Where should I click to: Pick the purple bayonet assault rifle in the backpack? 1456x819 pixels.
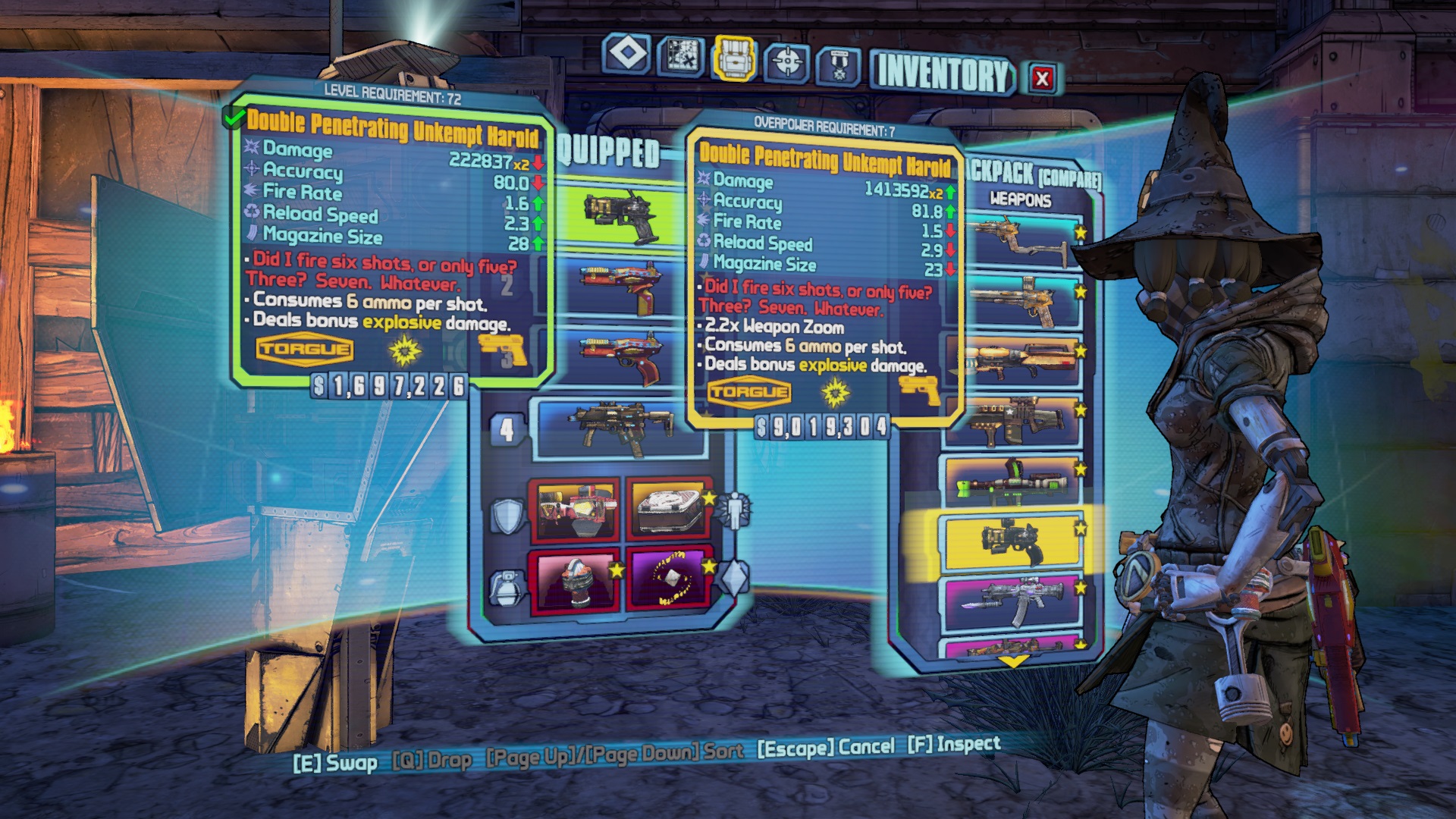coord(1011,601)
